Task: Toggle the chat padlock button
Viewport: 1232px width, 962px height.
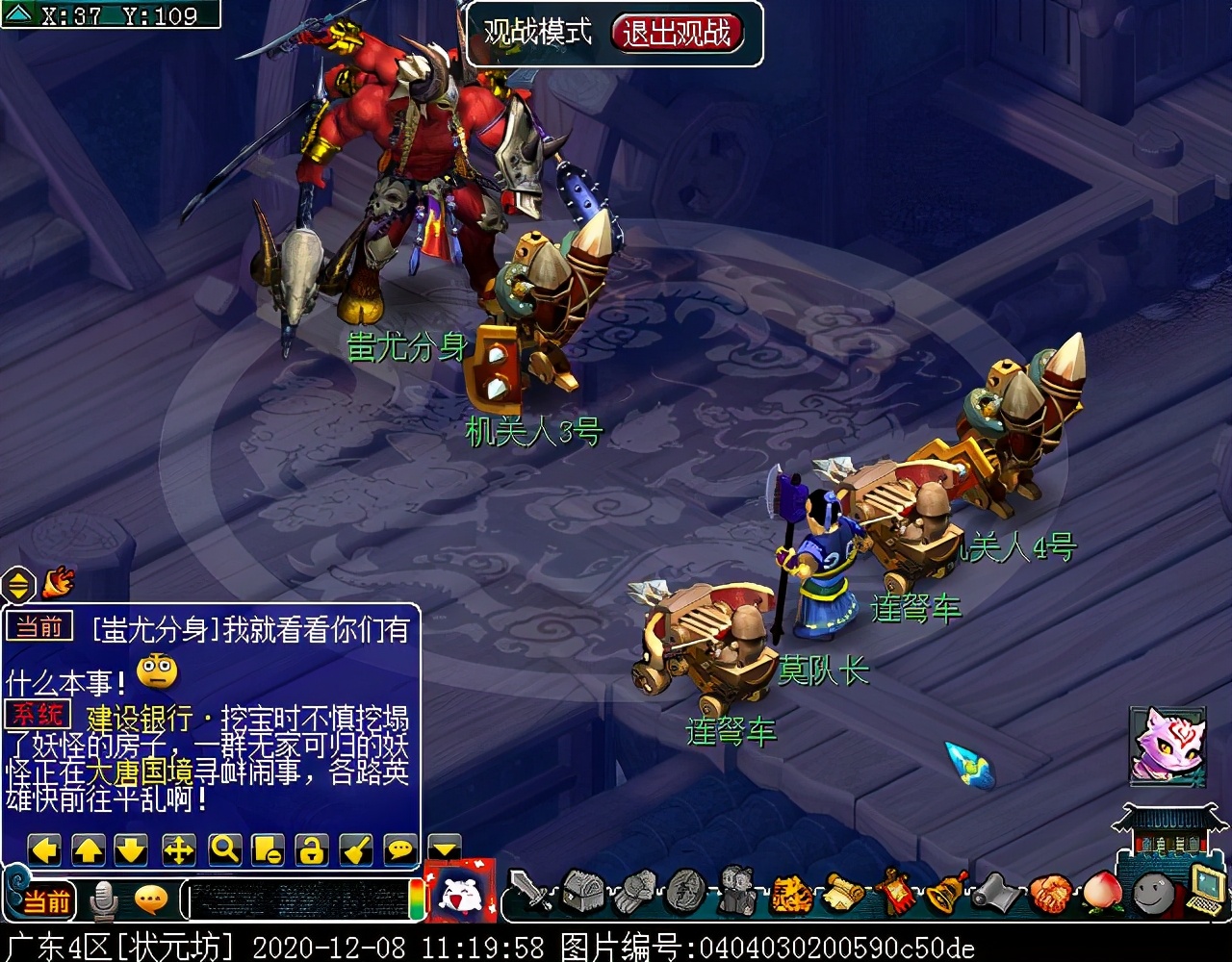Action: (311, 849)
